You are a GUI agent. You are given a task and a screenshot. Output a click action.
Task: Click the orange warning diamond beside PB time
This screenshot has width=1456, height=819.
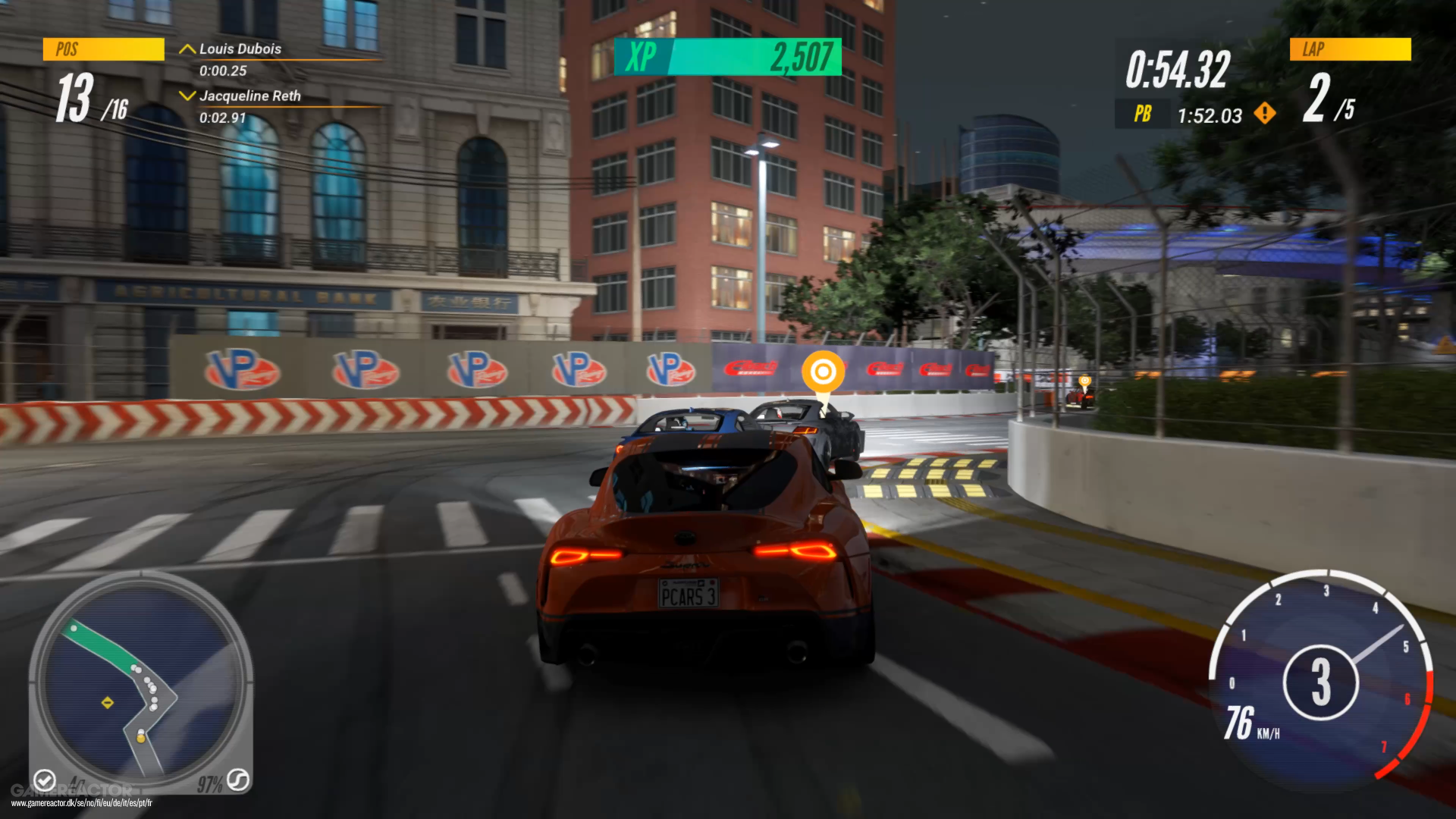point(1265,114)
